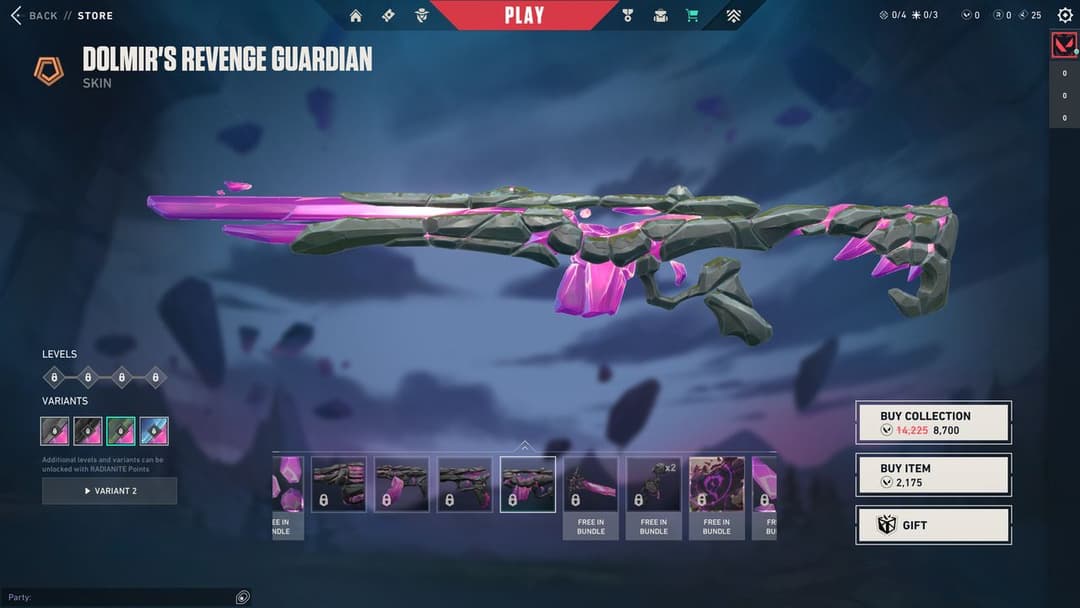The width and height of the screenshot is (1080, 608).
Task: Click the Gift button
Action: (933, 525)
